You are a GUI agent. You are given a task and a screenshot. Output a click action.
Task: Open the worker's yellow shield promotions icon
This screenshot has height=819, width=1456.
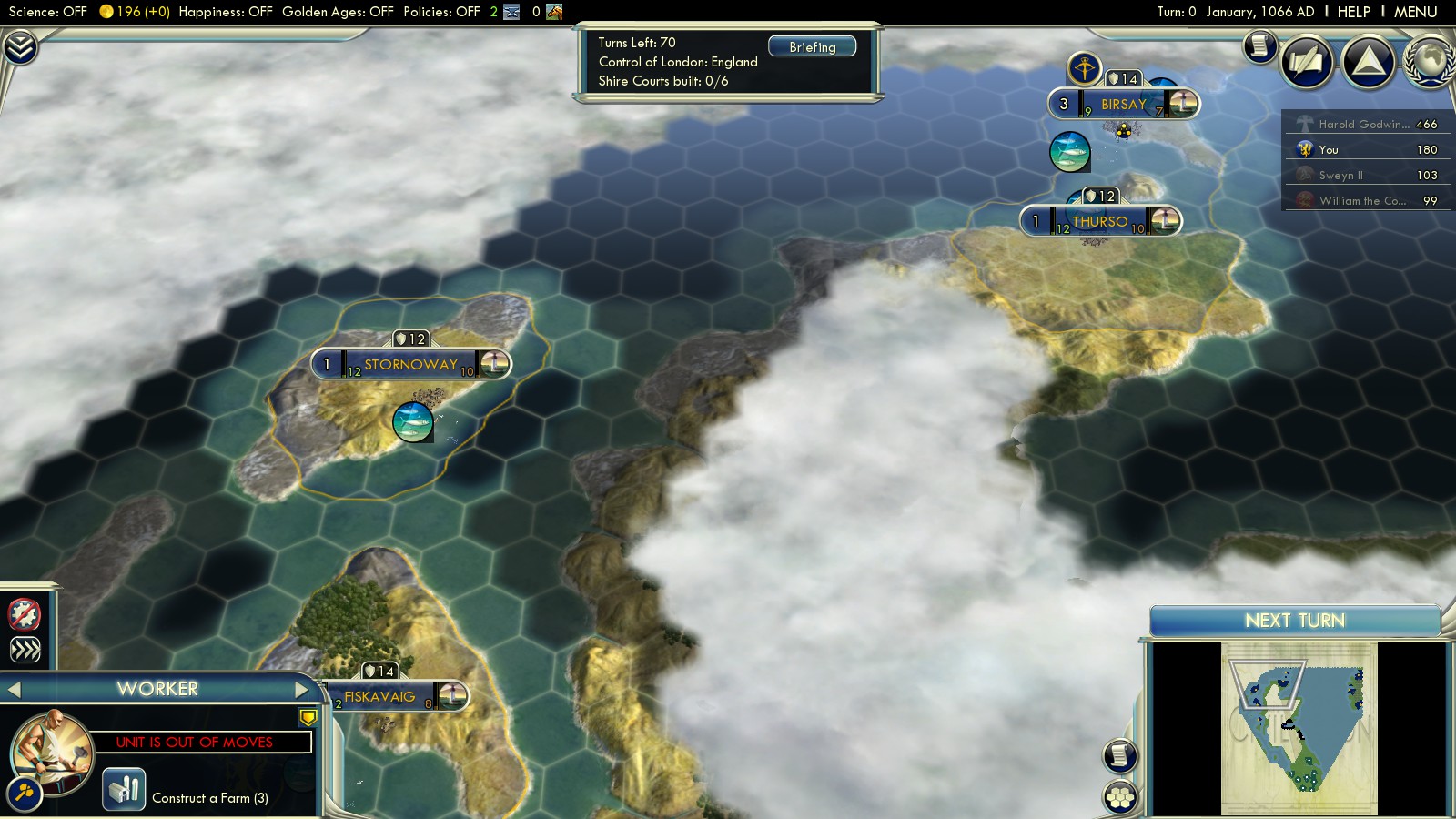coord(308,717)
